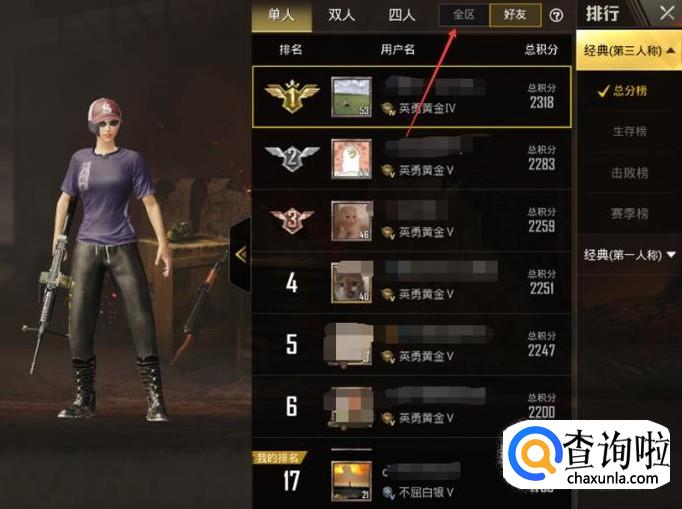Screen dimensions: 682x509
Task: Expand the 经典(第一人称) category
Action: 629,255
